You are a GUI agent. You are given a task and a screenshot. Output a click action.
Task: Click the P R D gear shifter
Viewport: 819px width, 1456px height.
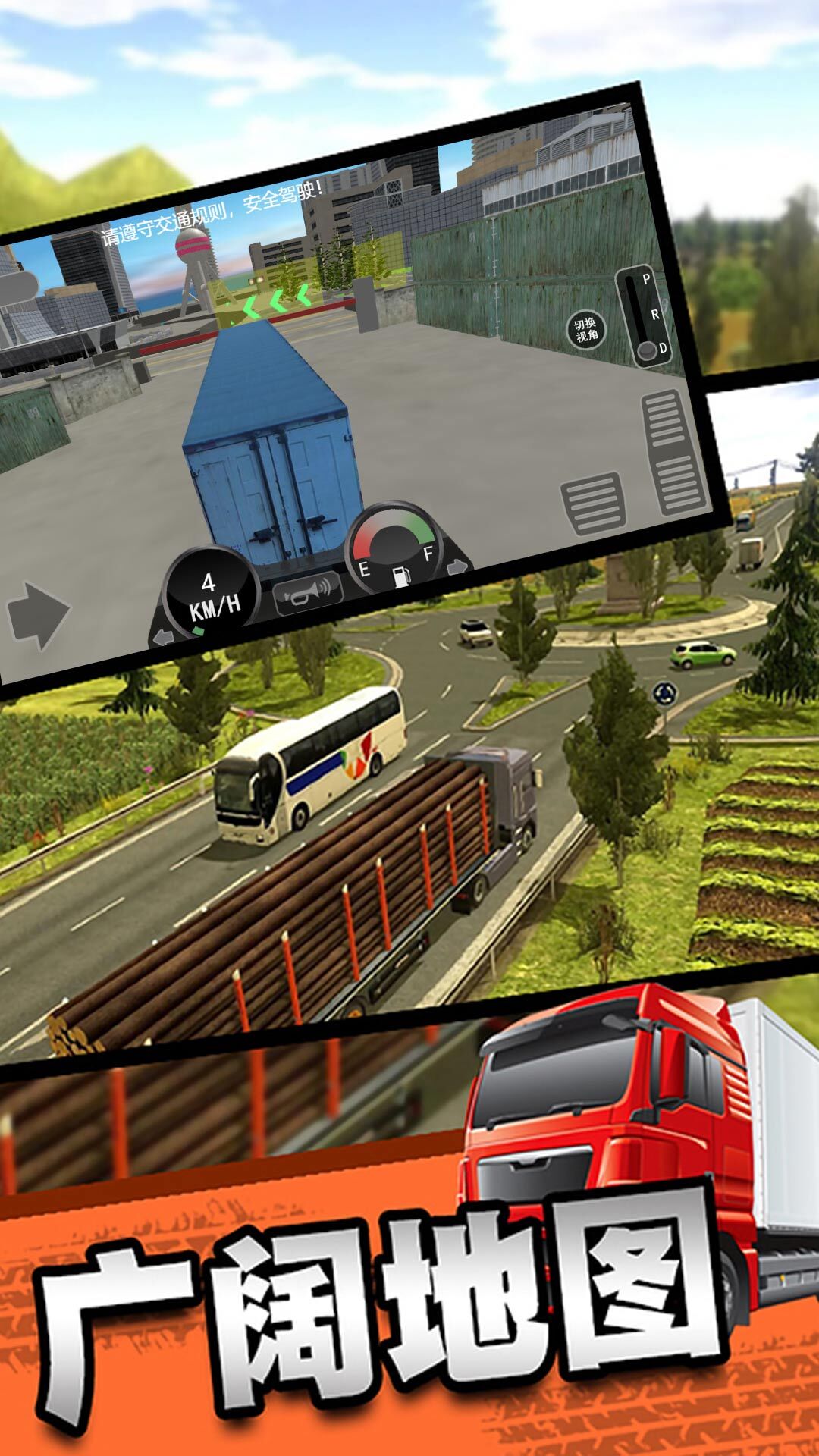tap(644, 318)
